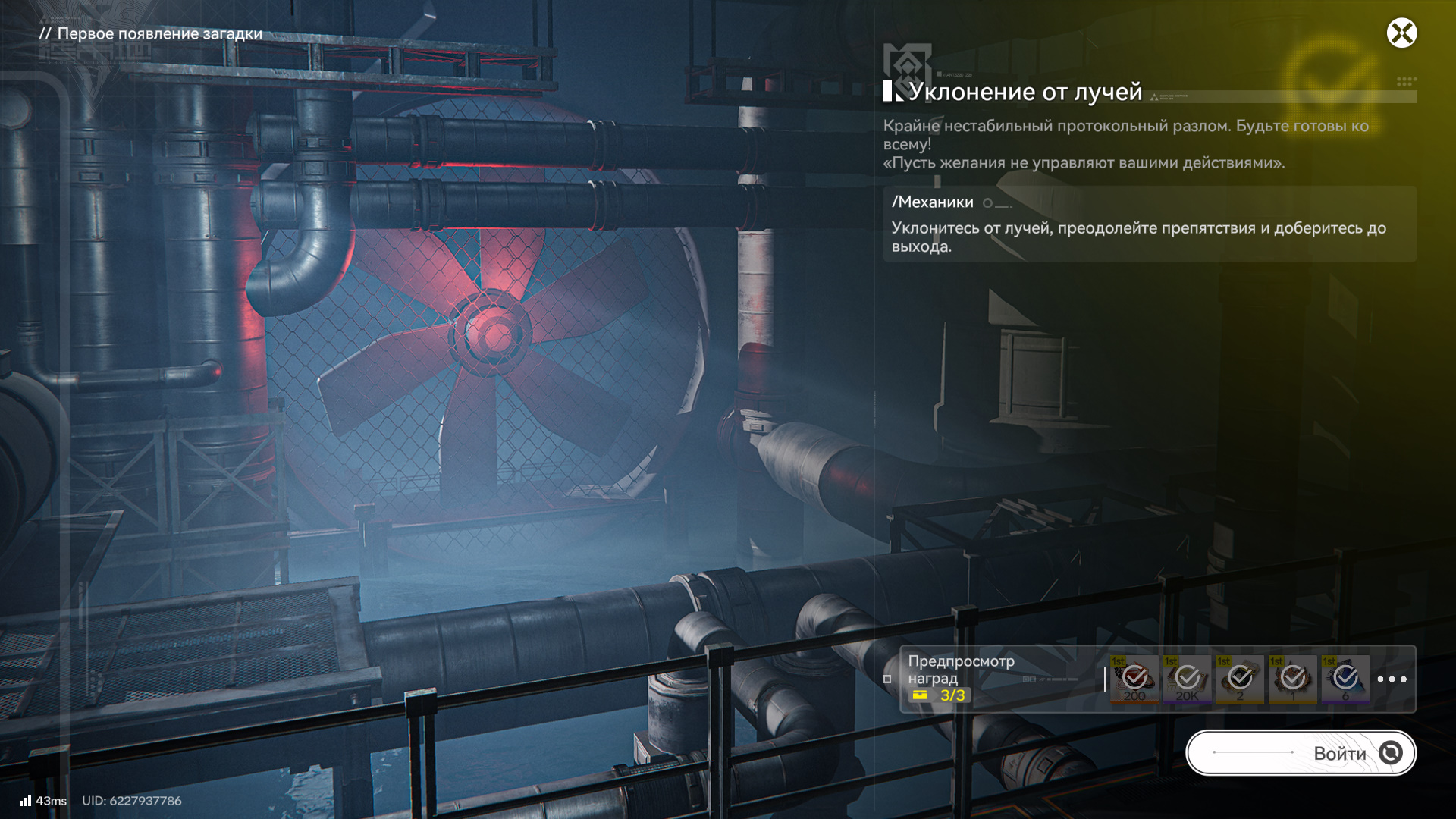Select the reward thumbnail marked 200
Viewport: 1456px width, 819px height.
pyautogui.click(x=1134, y=679)
